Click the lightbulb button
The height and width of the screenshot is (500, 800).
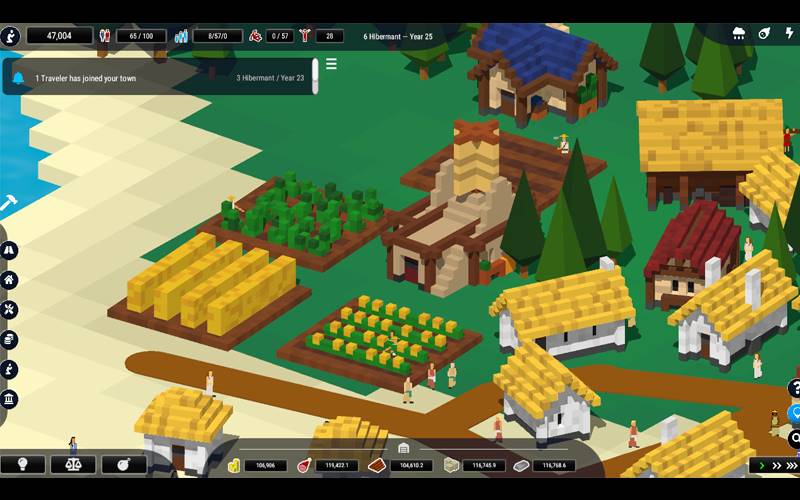tap(22, 464)
